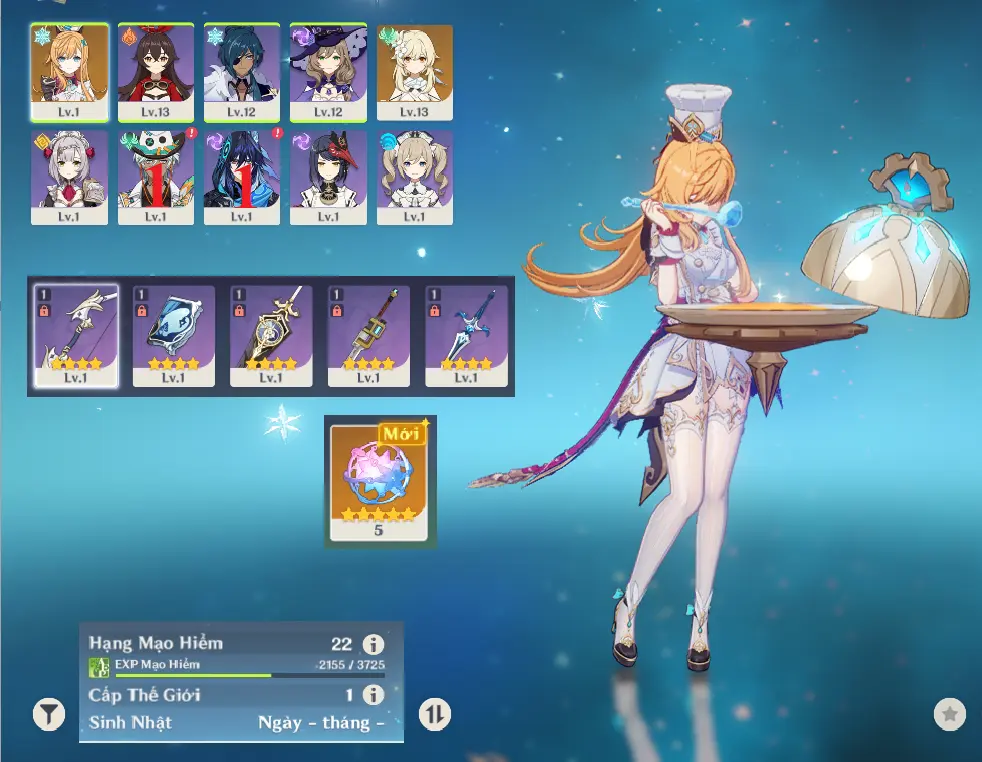Choose the blue-hilted sword weapon slot
This screenshot has height=762, width=982.
(466, 332)
